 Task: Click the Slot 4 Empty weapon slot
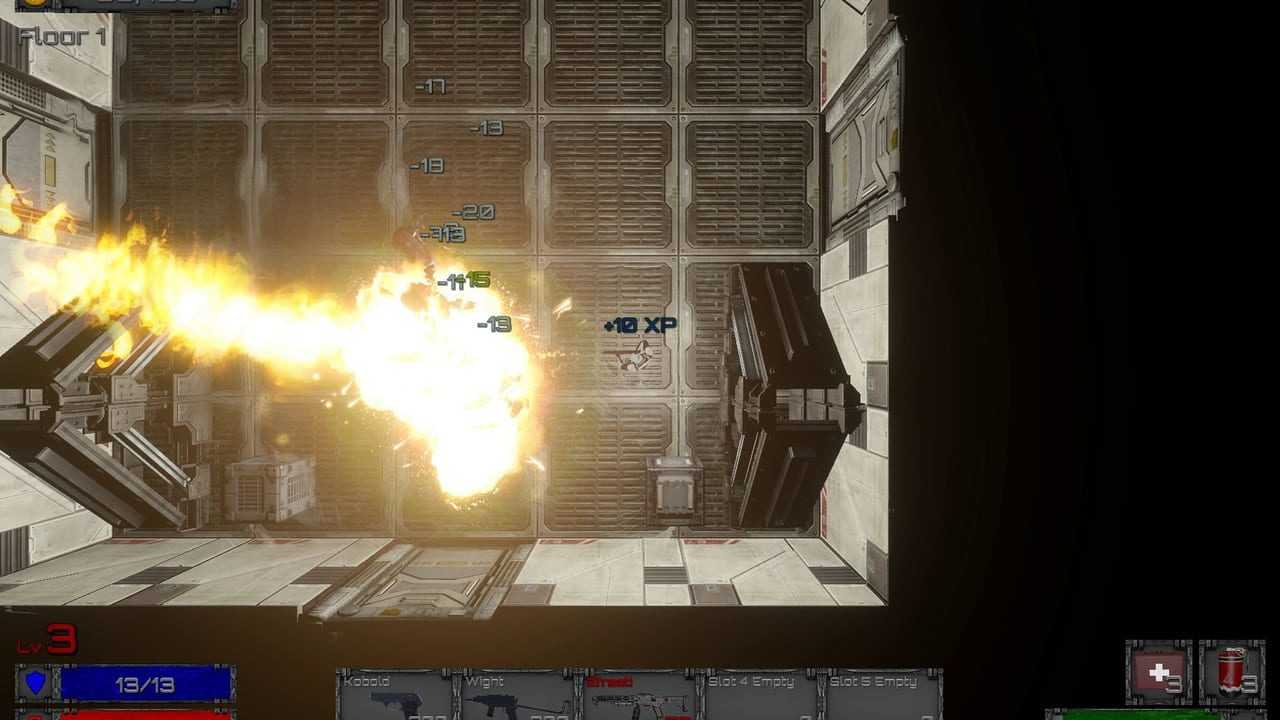pos(761,695)
